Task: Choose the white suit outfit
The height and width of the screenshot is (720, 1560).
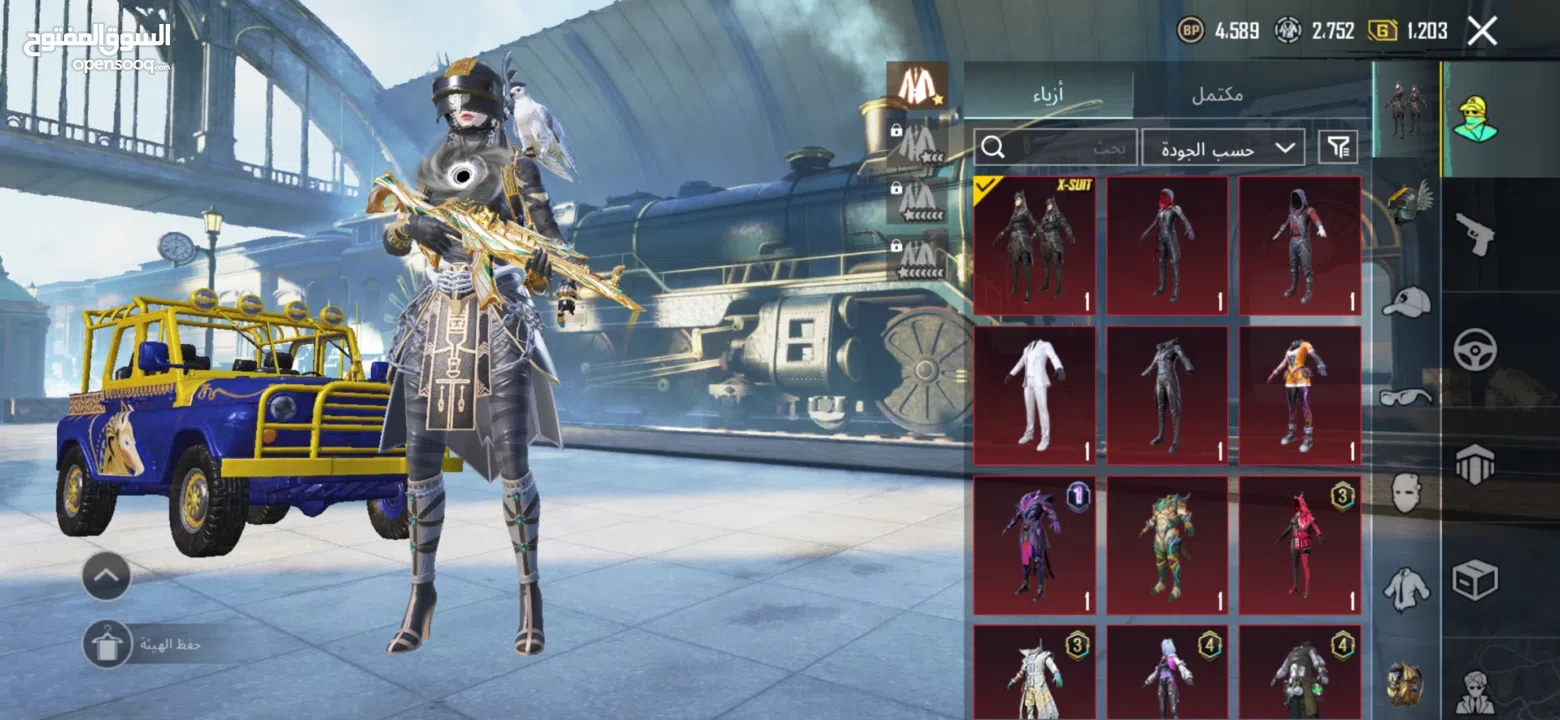Action: (x=1034, y=395)
